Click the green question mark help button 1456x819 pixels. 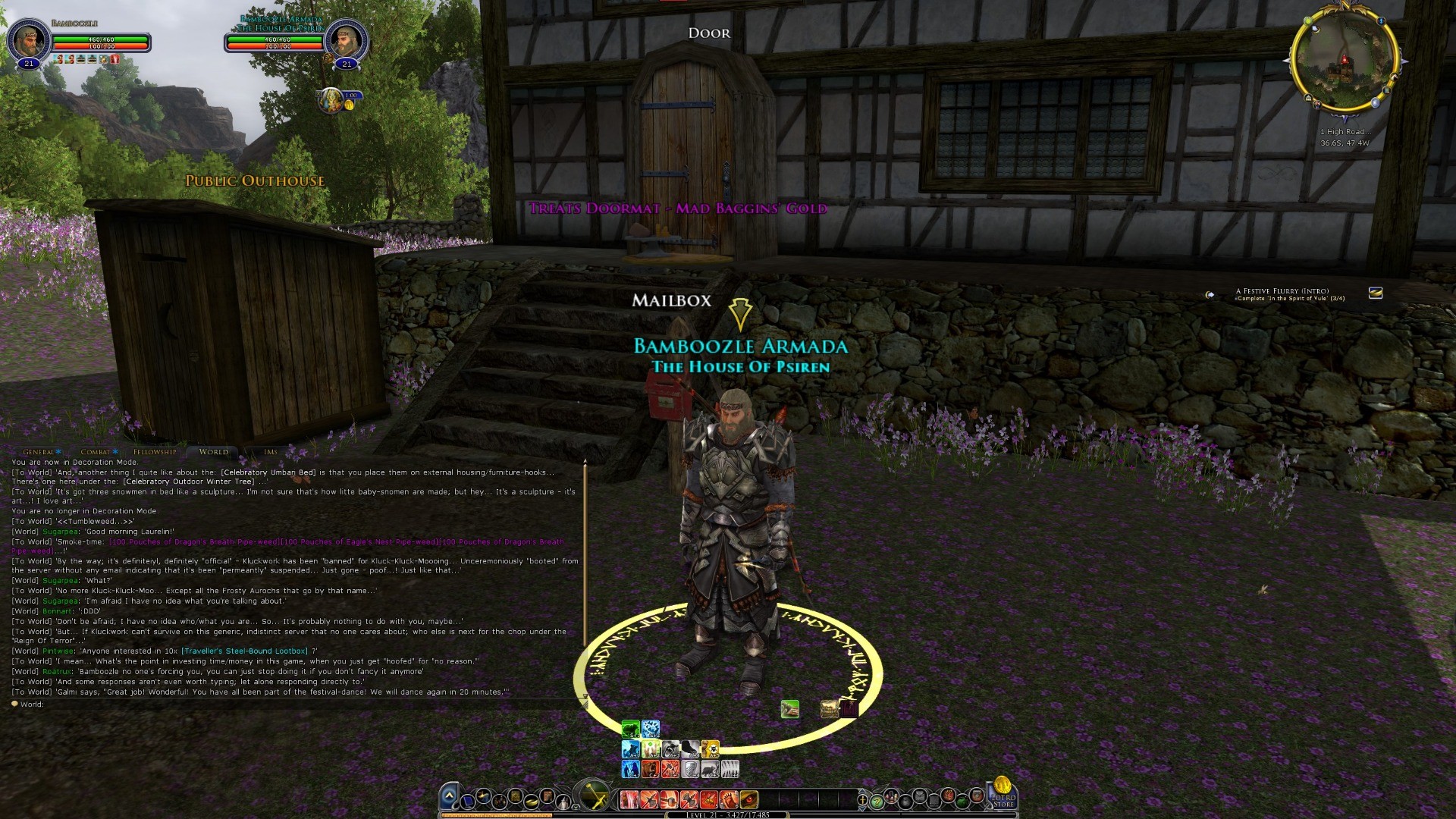point(877,800)
